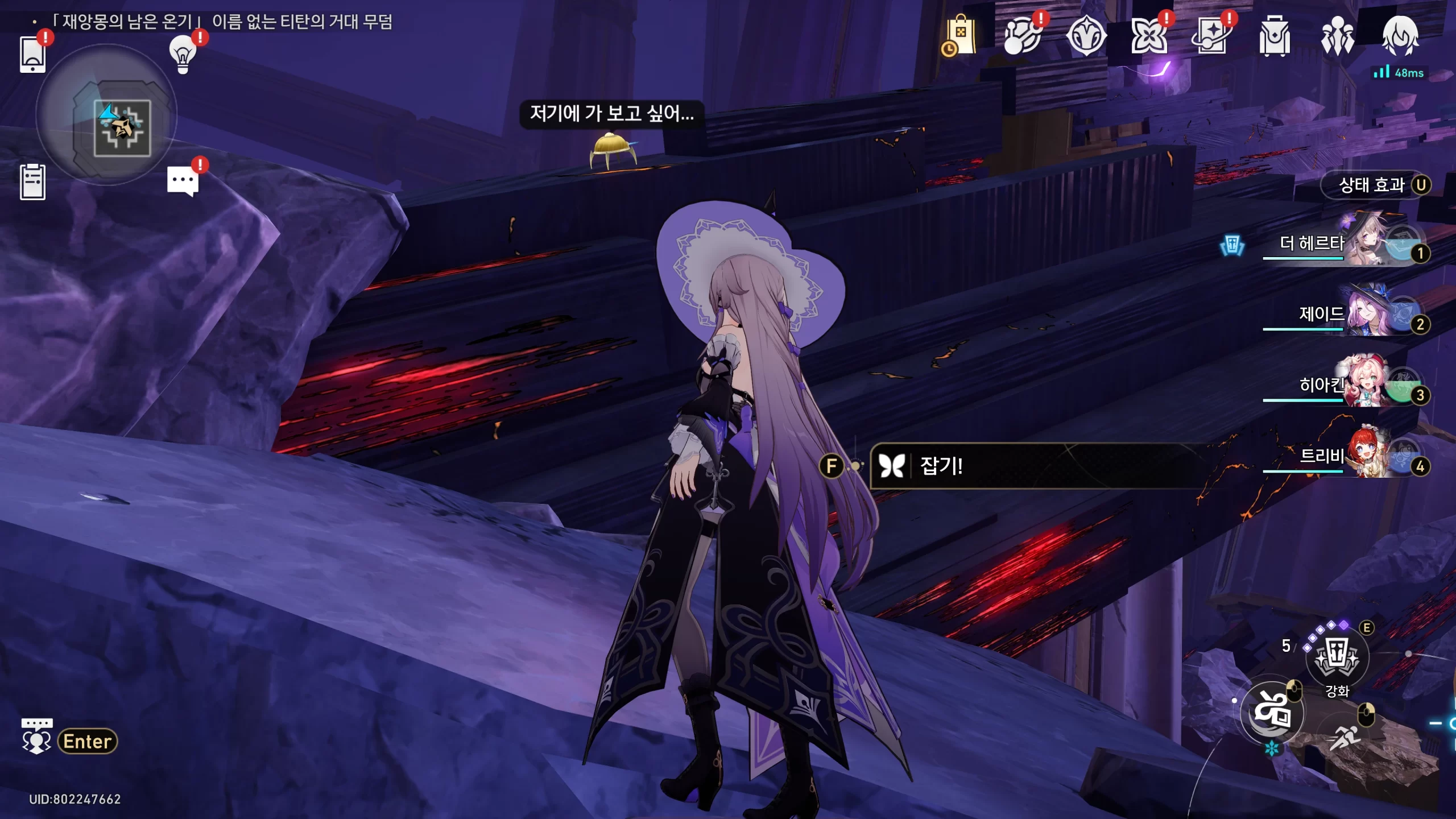Open the chat speech bubble
Screen dimensions: 1456x819
point(183,181)
